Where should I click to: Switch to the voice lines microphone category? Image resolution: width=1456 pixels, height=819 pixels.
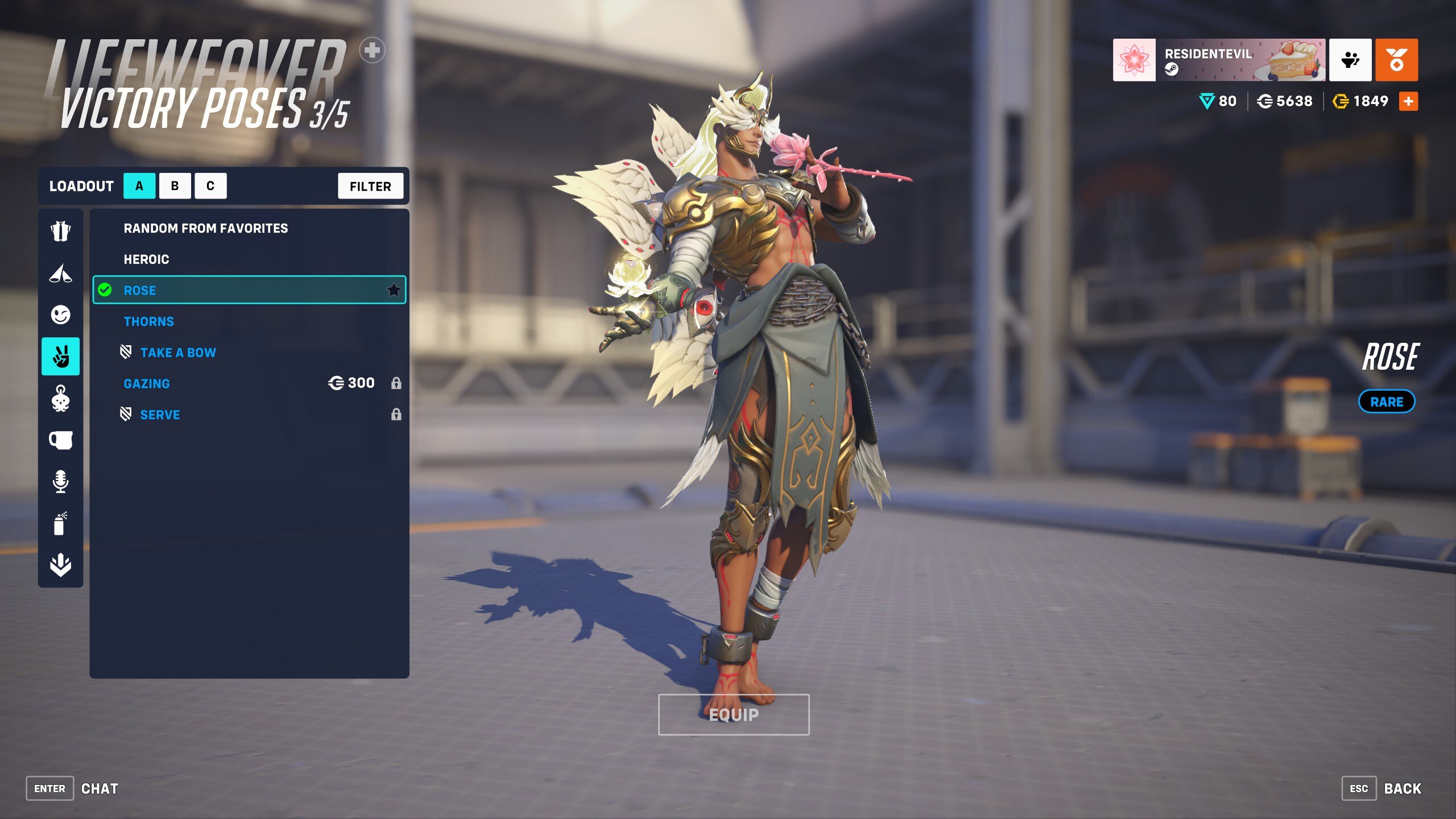[60, 481]
